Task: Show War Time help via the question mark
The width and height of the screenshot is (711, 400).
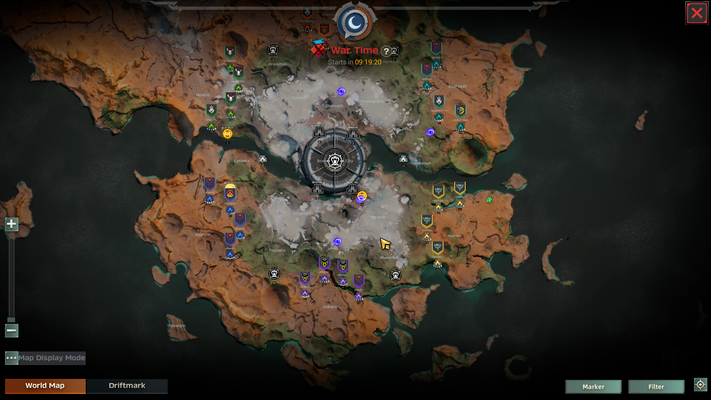Action: 386,51
